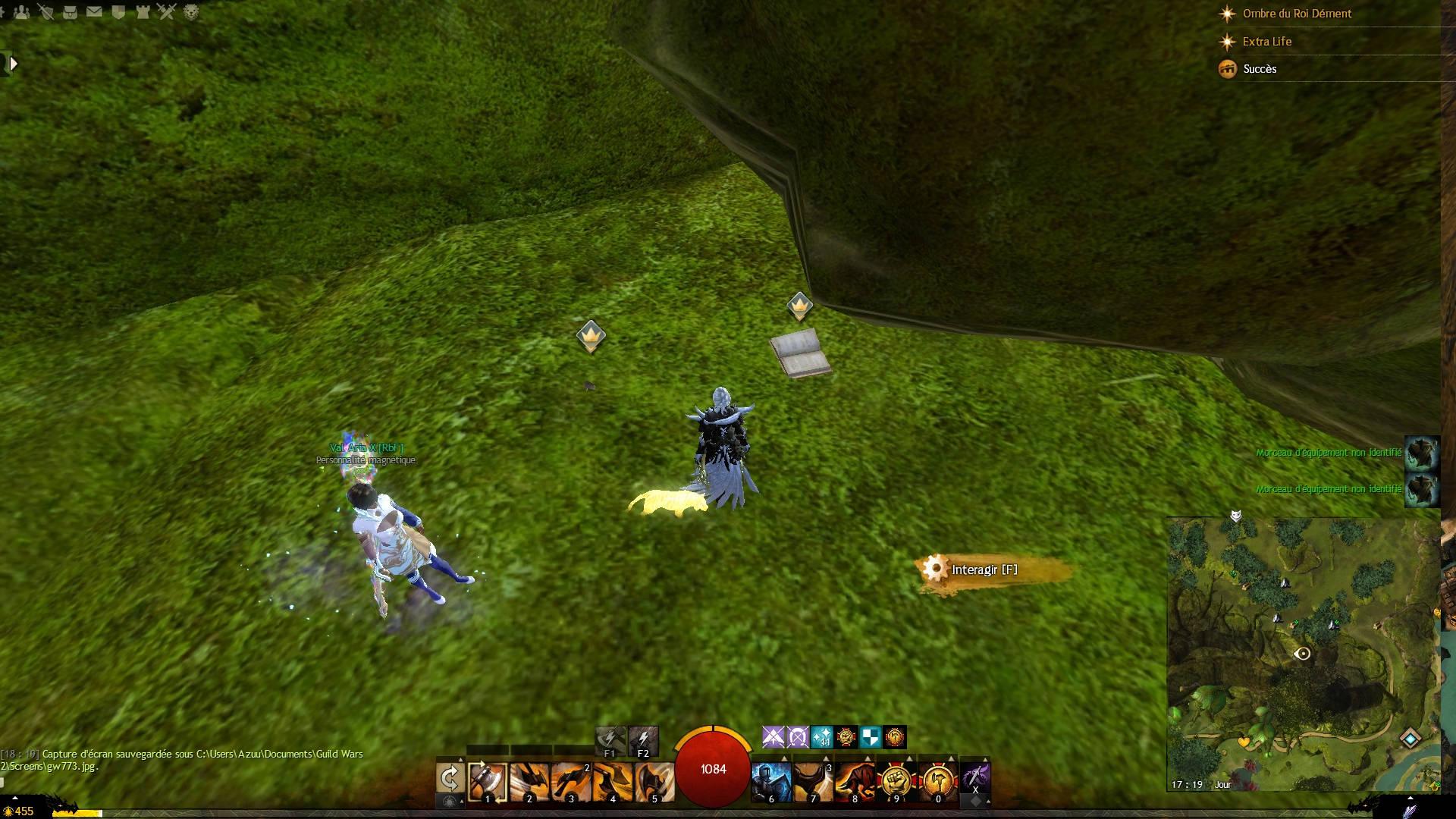Open the Succès achievements entry
This screenshot has height=819, width=1456.
pos(1260,69)
